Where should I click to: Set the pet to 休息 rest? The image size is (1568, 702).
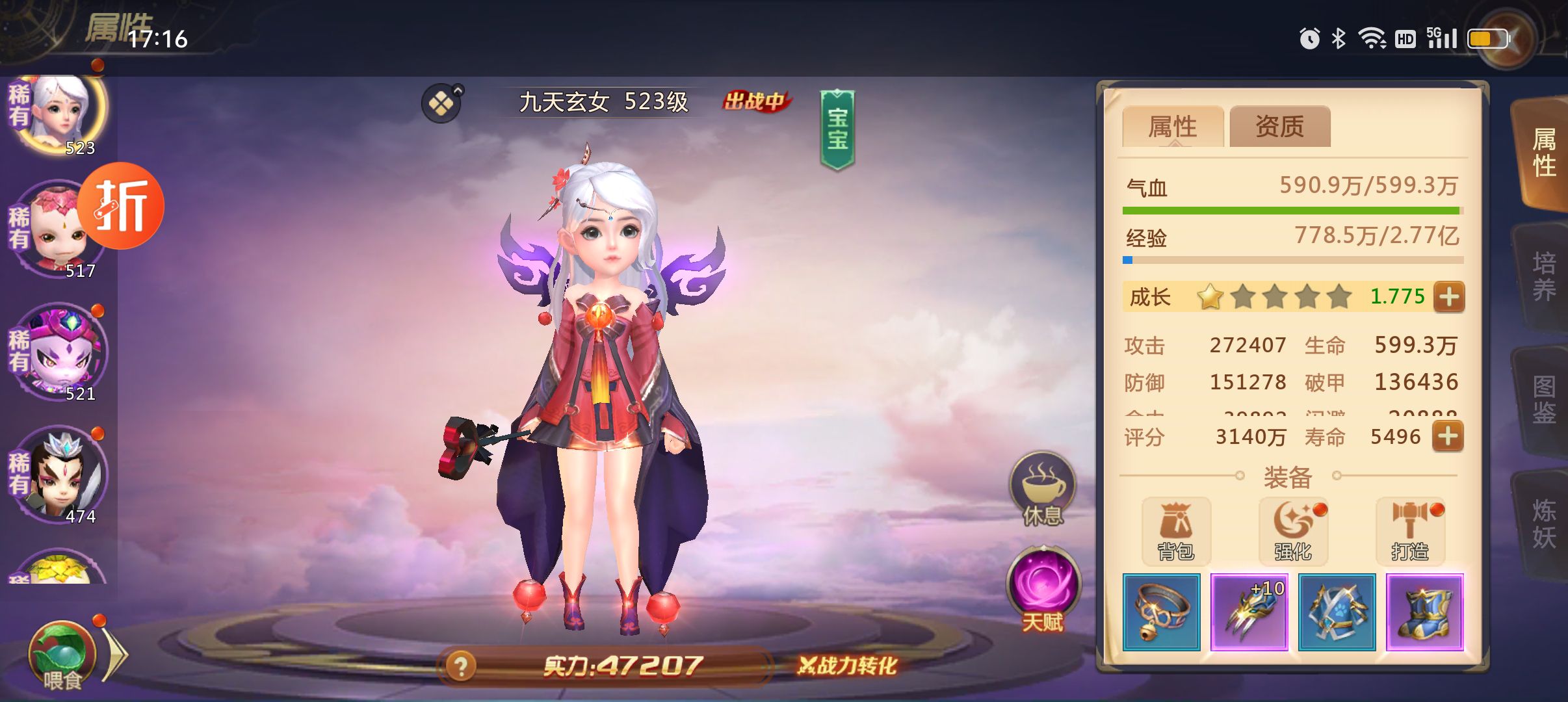pos(1042,489)
